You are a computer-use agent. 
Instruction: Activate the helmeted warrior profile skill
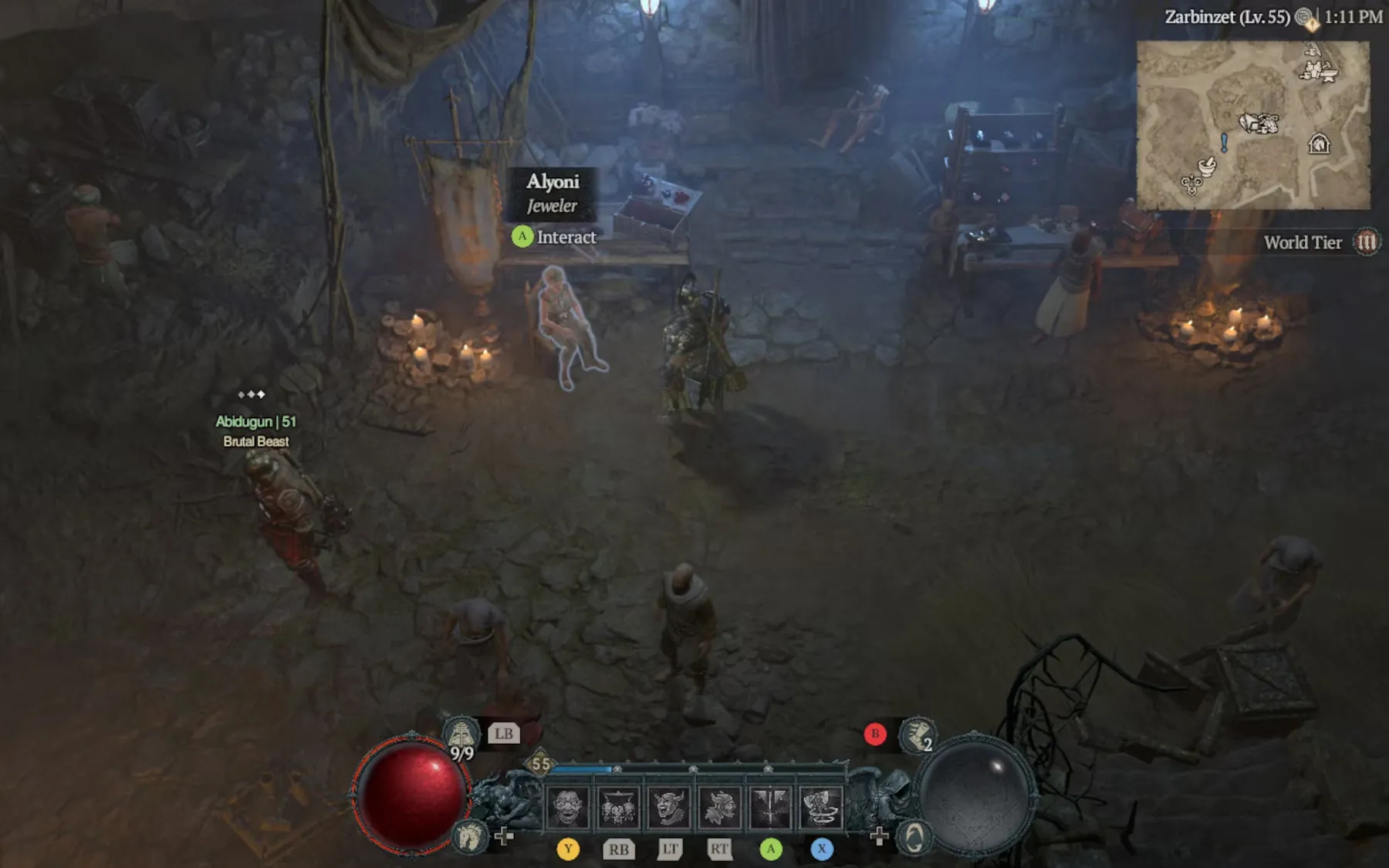719,808
